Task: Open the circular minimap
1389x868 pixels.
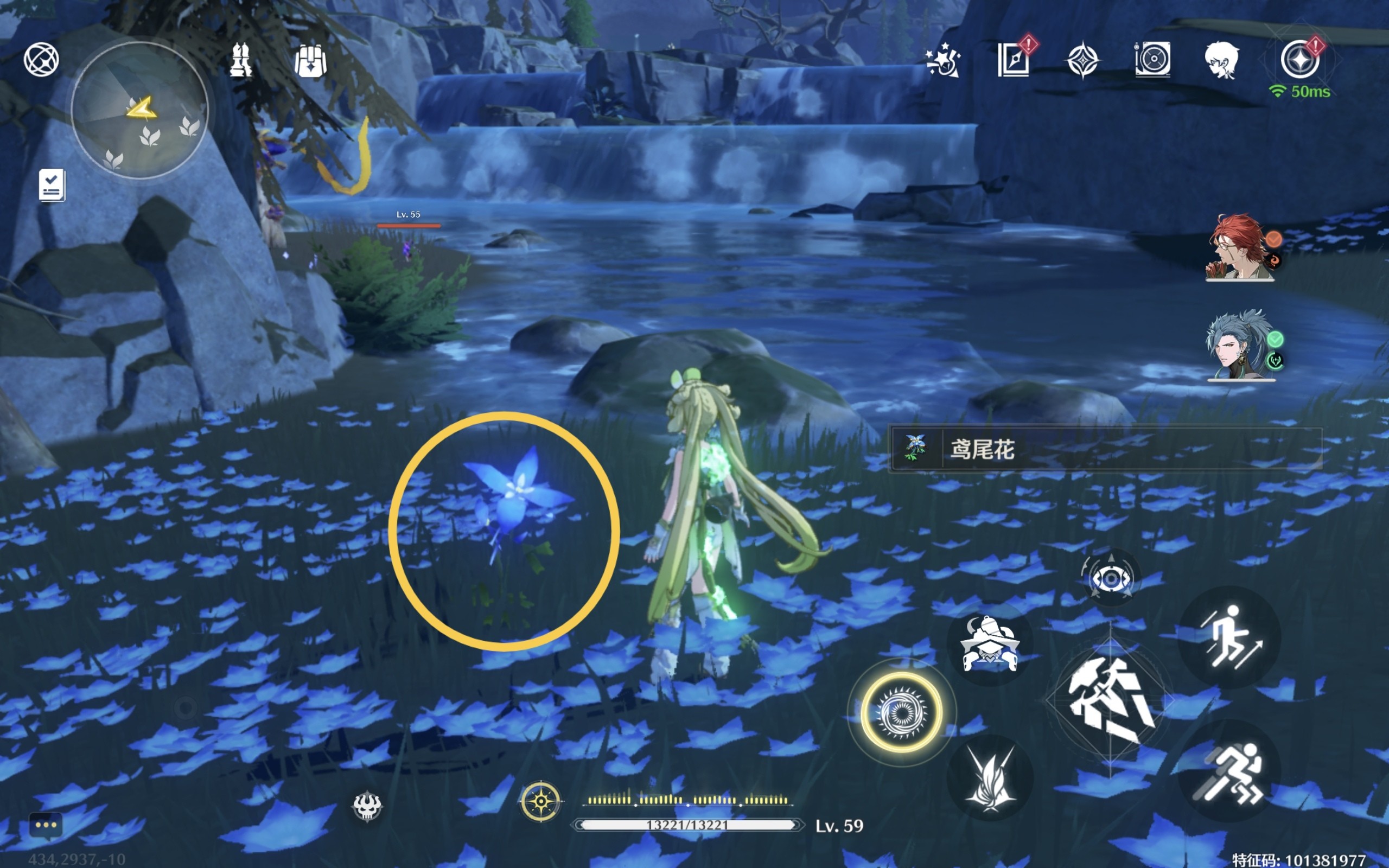Action: pyautogui.click(x=139, y=110)
